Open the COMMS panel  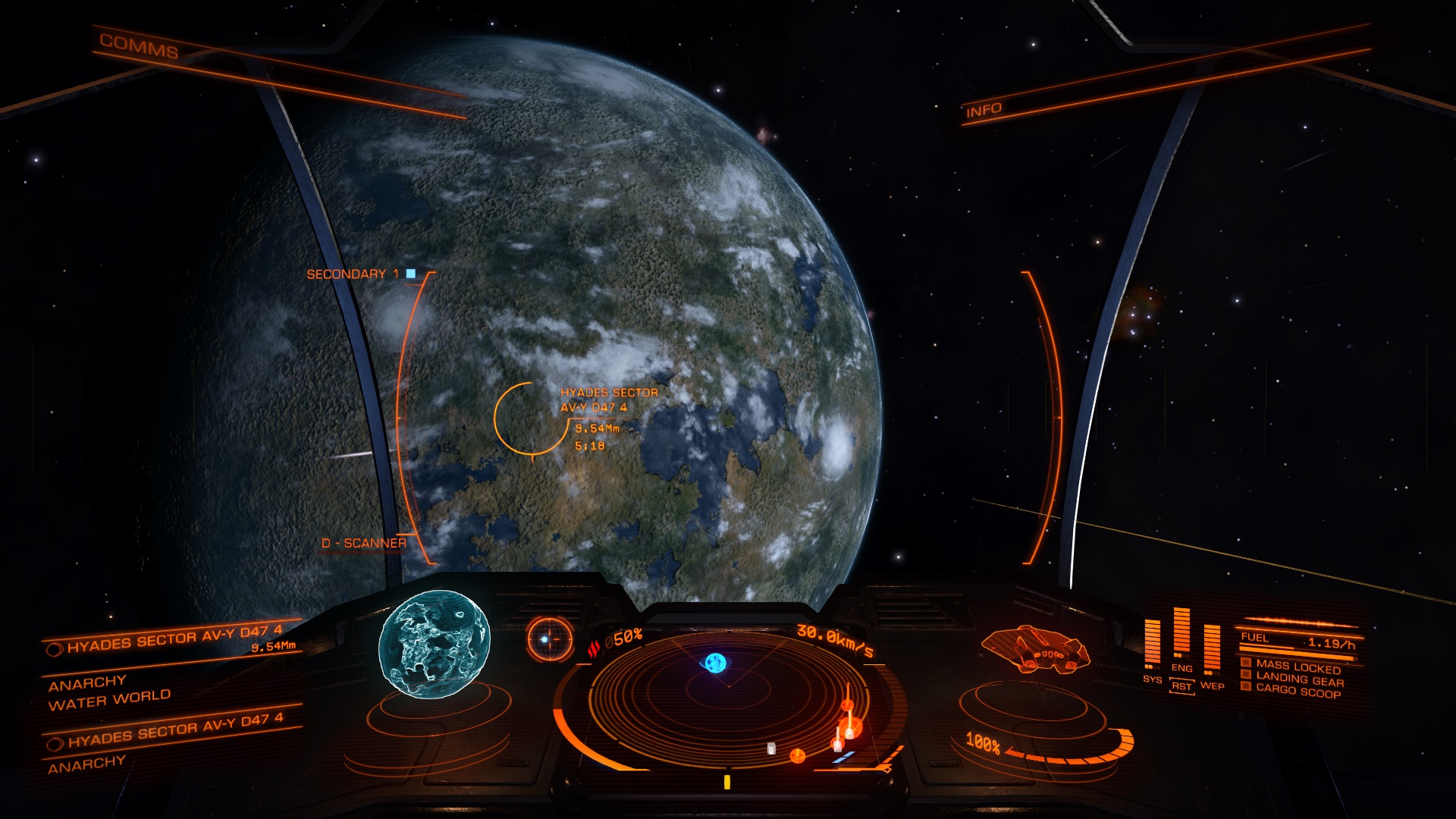(x=139, y=47)
